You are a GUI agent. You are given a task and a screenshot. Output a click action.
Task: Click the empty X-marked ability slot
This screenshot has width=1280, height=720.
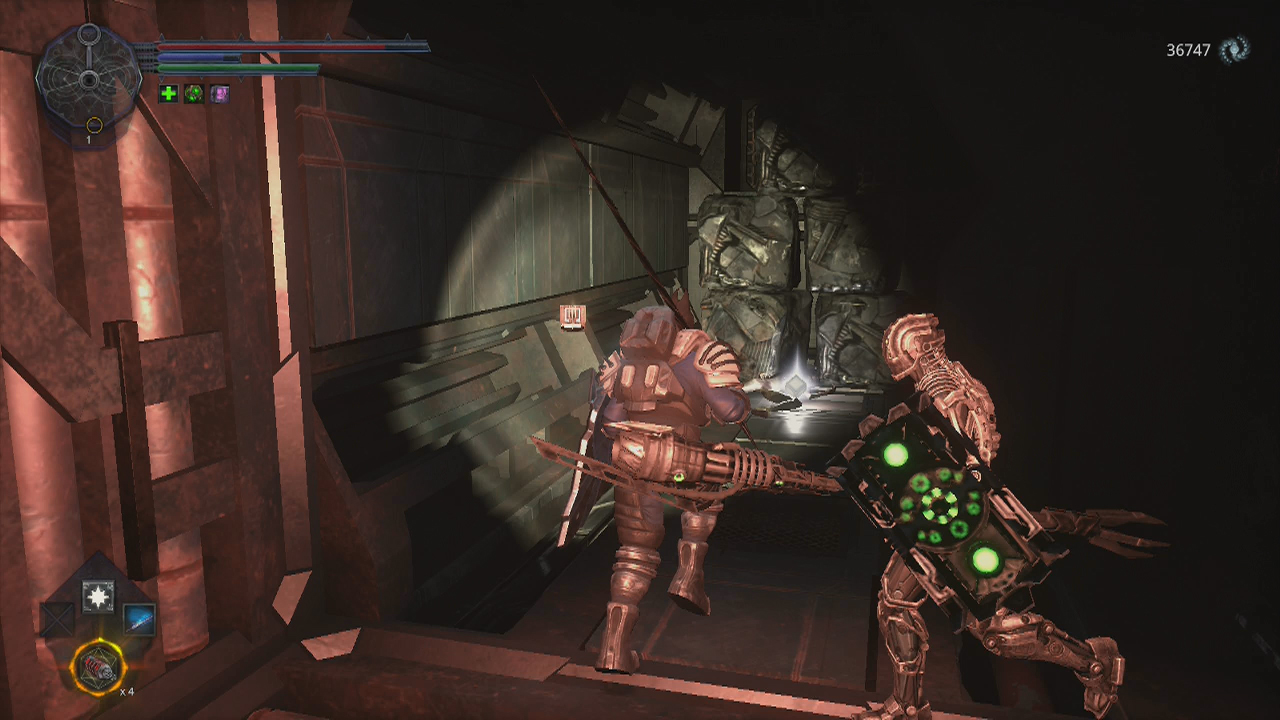tap(57, 619)
